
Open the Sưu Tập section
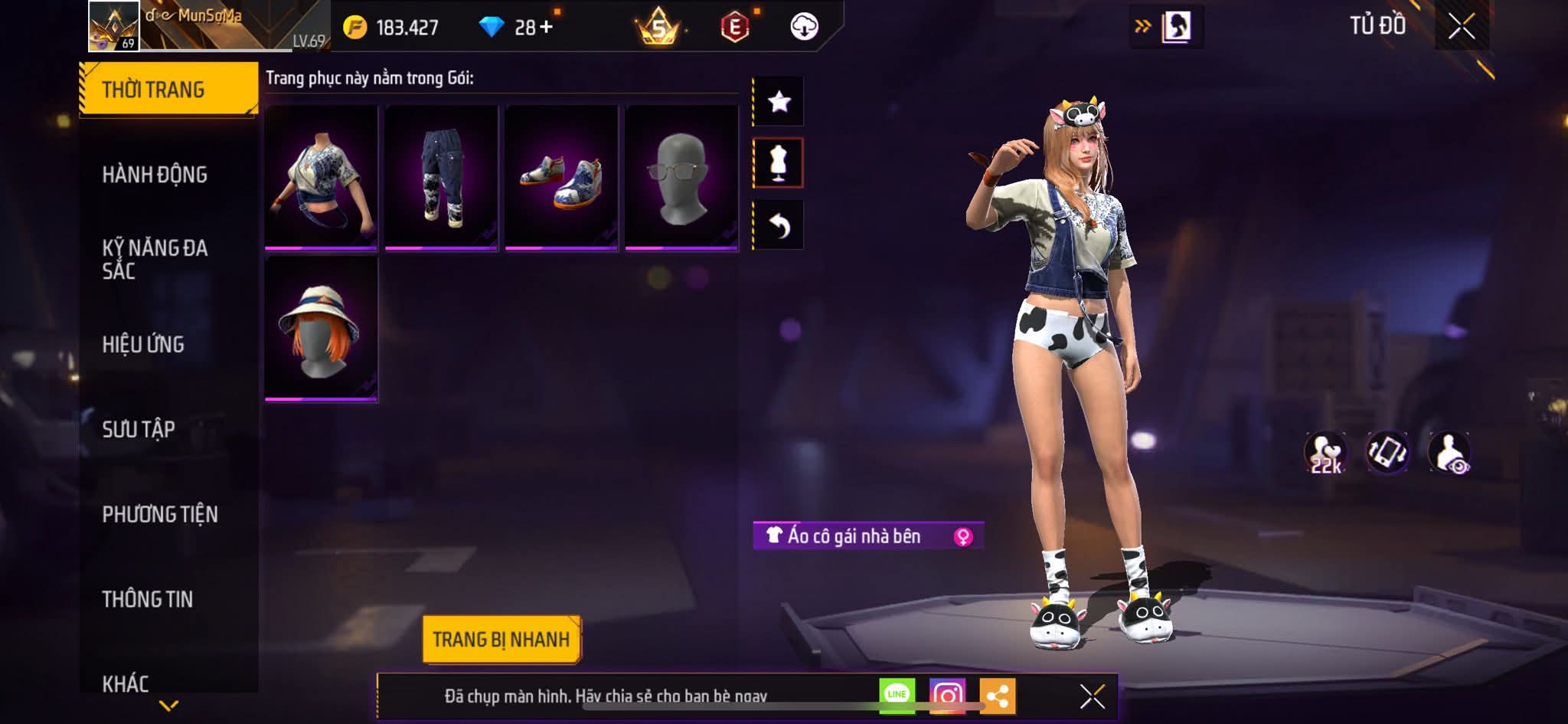(139, 429)
